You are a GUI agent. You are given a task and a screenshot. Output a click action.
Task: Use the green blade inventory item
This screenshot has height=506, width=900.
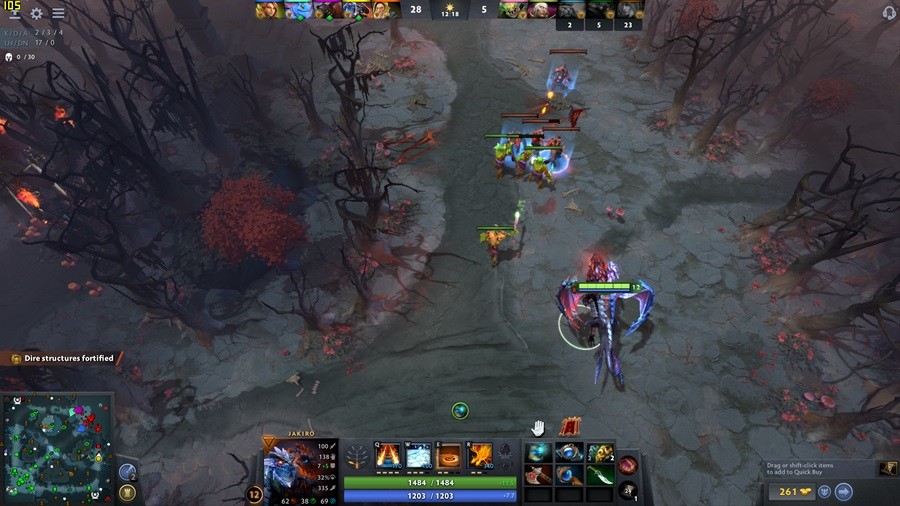[x=599, y=475]
